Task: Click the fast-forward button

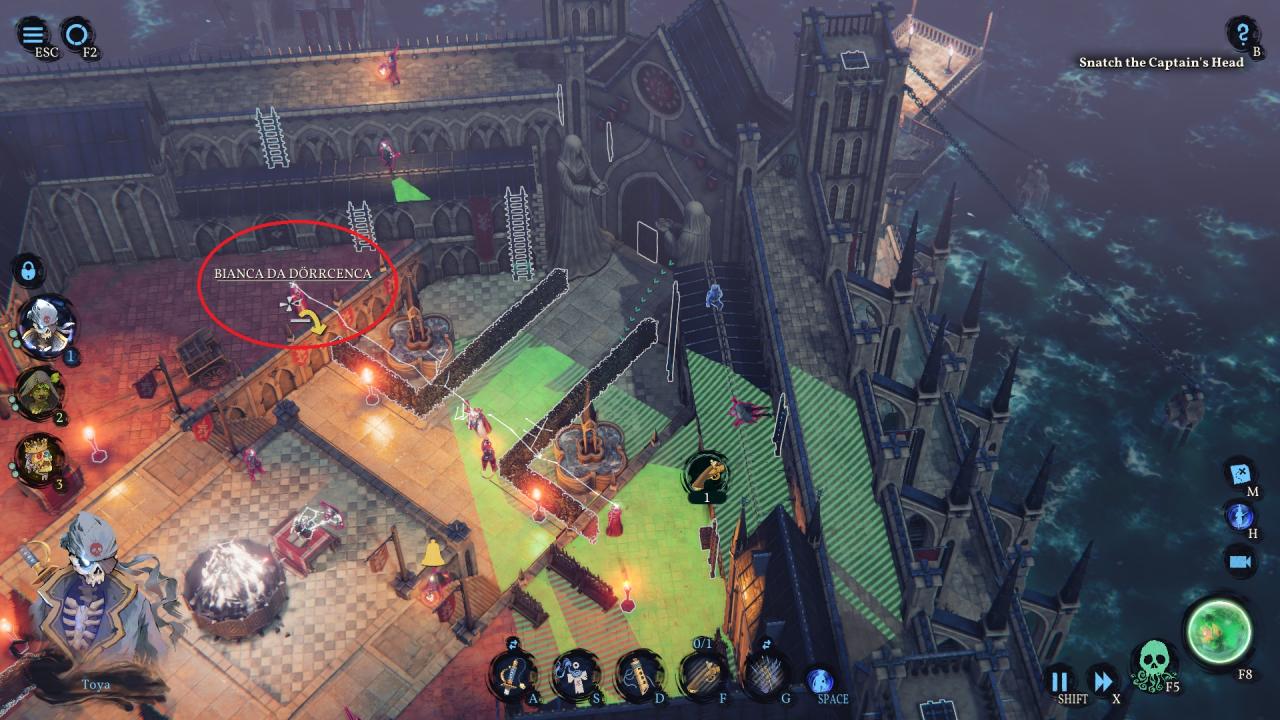Action: 1101,682
